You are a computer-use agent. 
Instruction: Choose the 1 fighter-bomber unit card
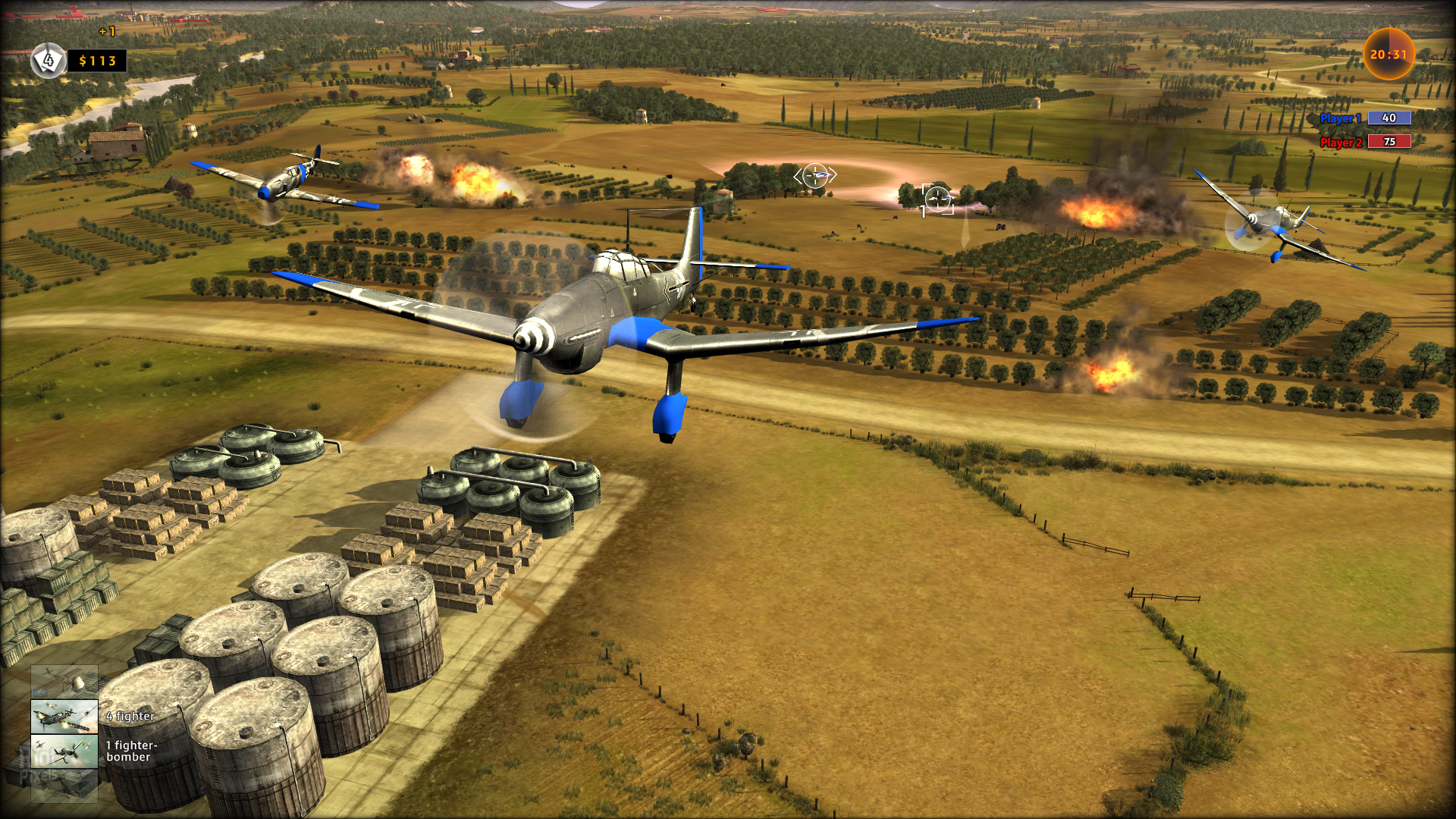tap(64, 752)
